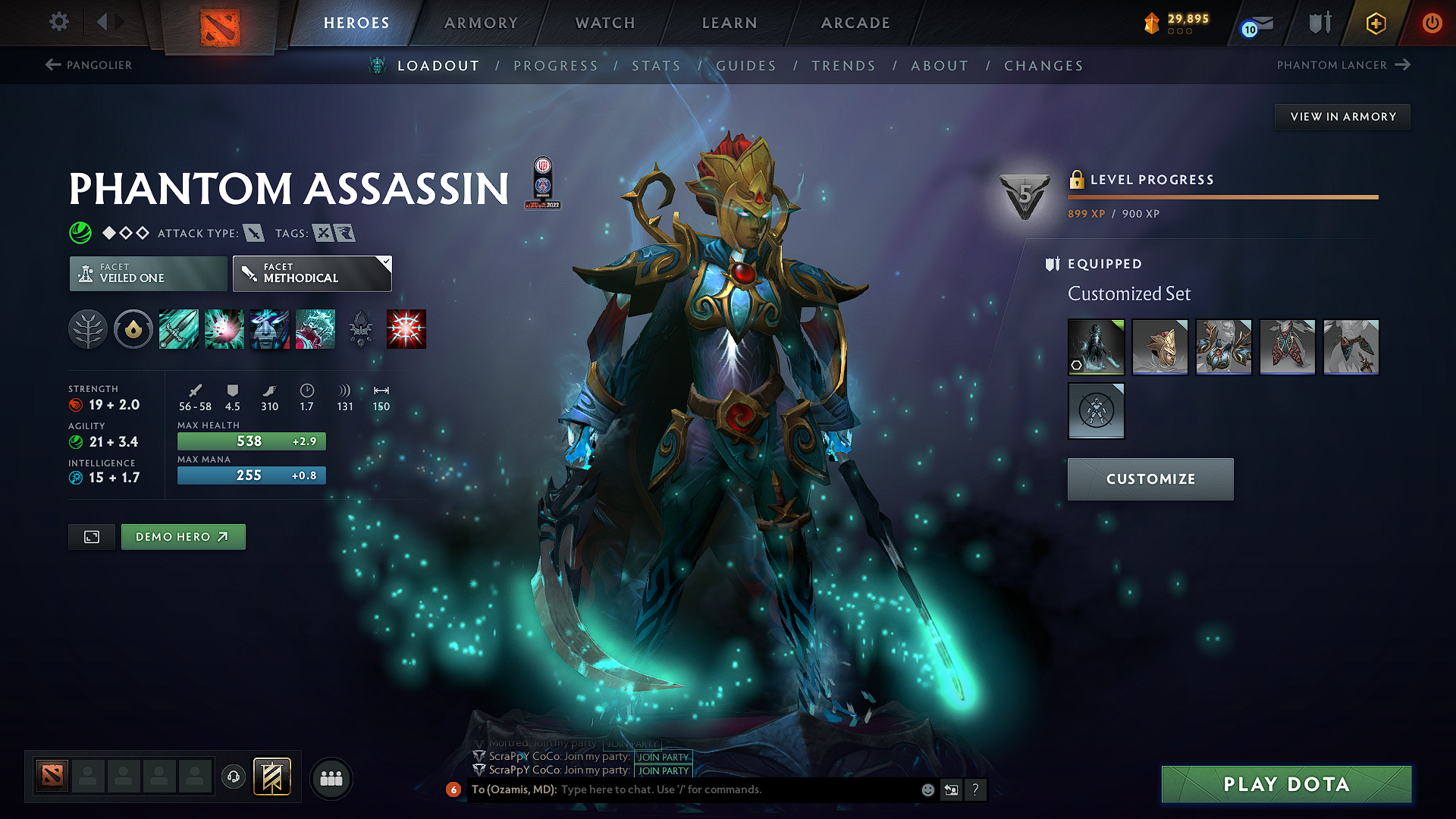Click the VIEW IN ARMORY button
This screenshot has height=819, width=1456.
(x=1341, y=116)
